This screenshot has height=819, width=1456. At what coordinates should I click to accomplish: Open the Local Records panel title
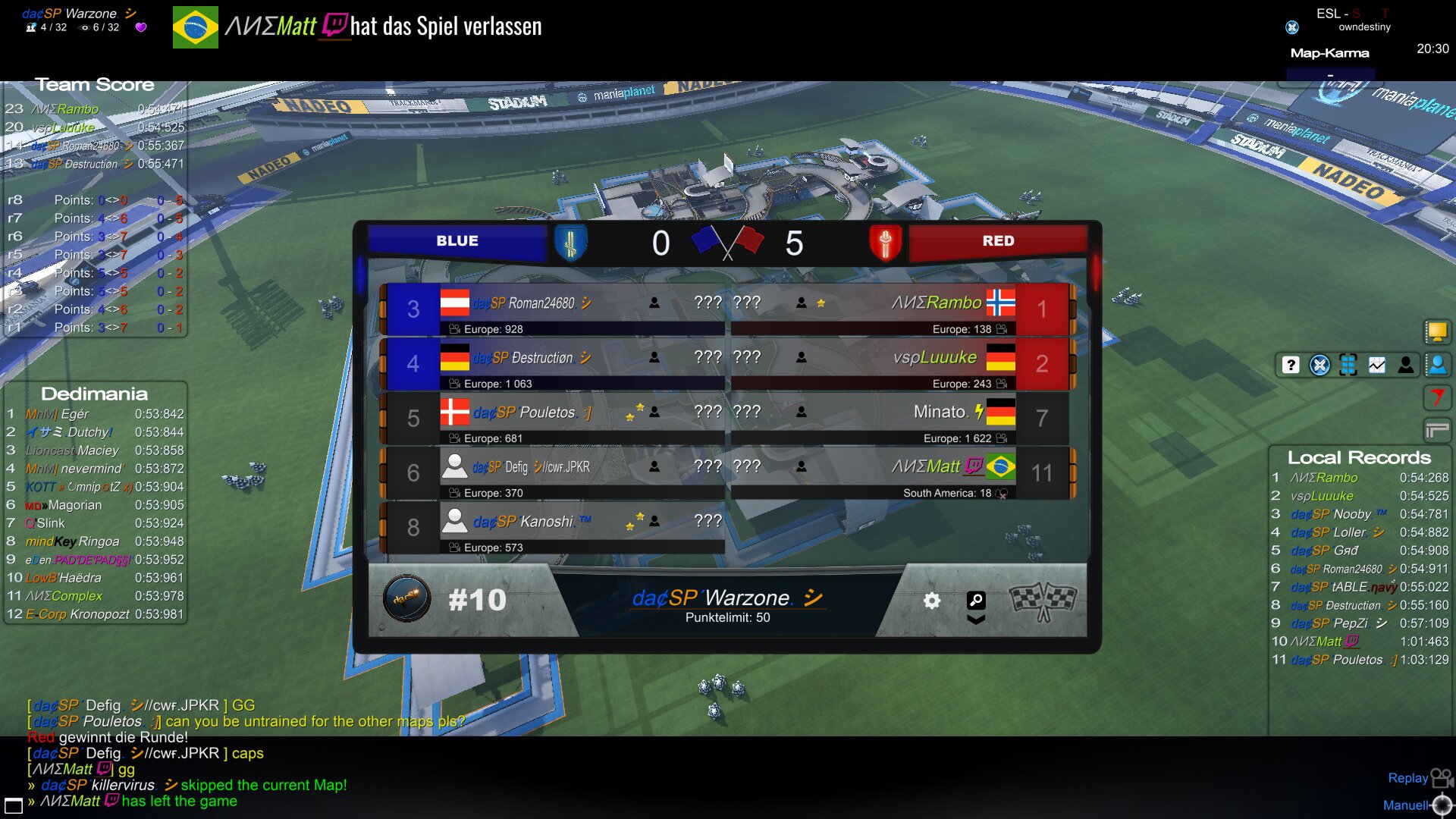[1359, 457]
